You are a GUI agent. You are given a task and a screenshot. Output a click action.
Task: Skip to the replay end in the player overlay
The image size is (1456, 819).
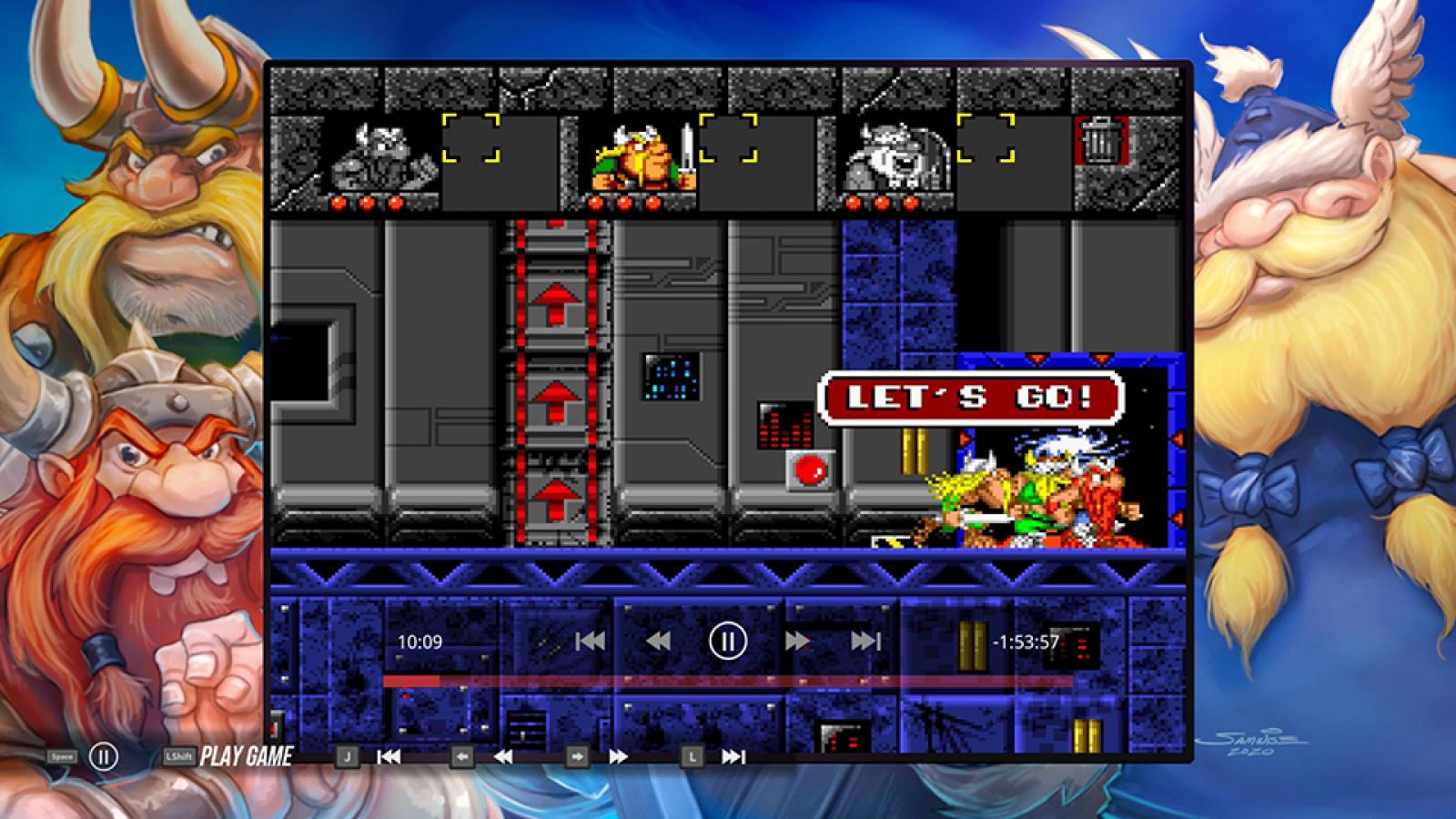[x=865, y=642]
